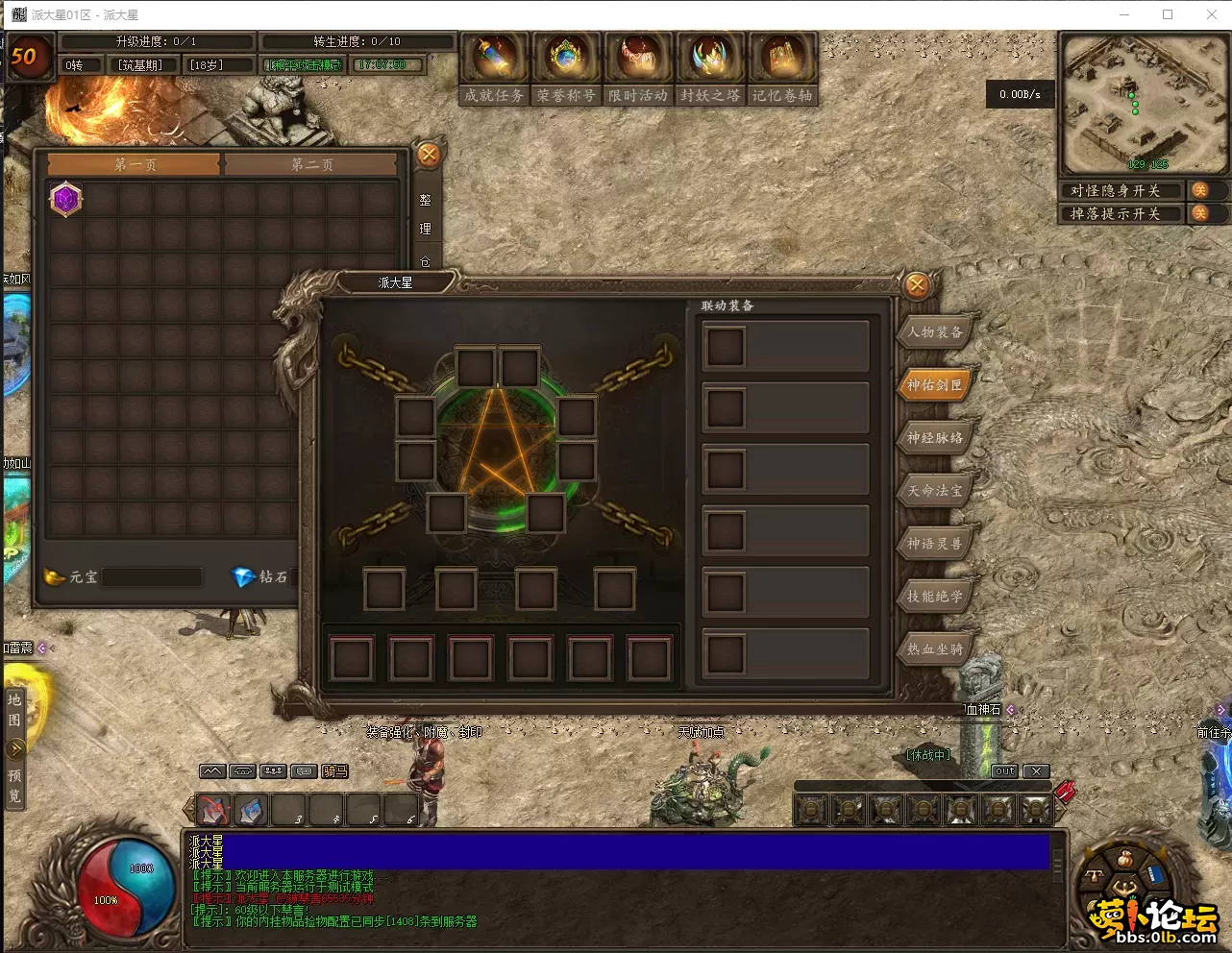The width and height of the screenshot is (1232, 953).
Task: Enter the 封妖之塔 tower icon
Action: [710, 60]
